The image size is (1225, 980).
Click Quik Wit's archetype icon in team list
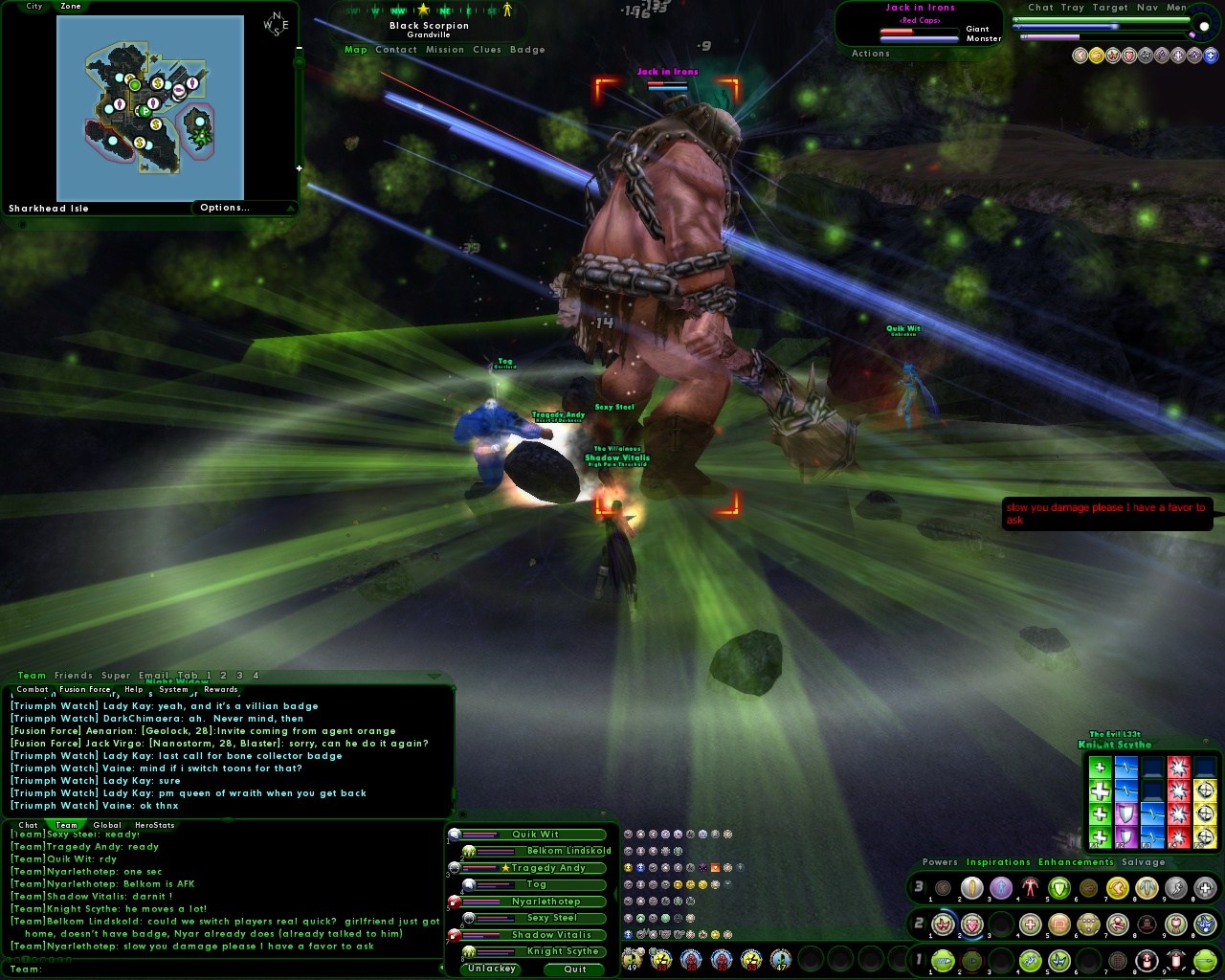[454, 834]
